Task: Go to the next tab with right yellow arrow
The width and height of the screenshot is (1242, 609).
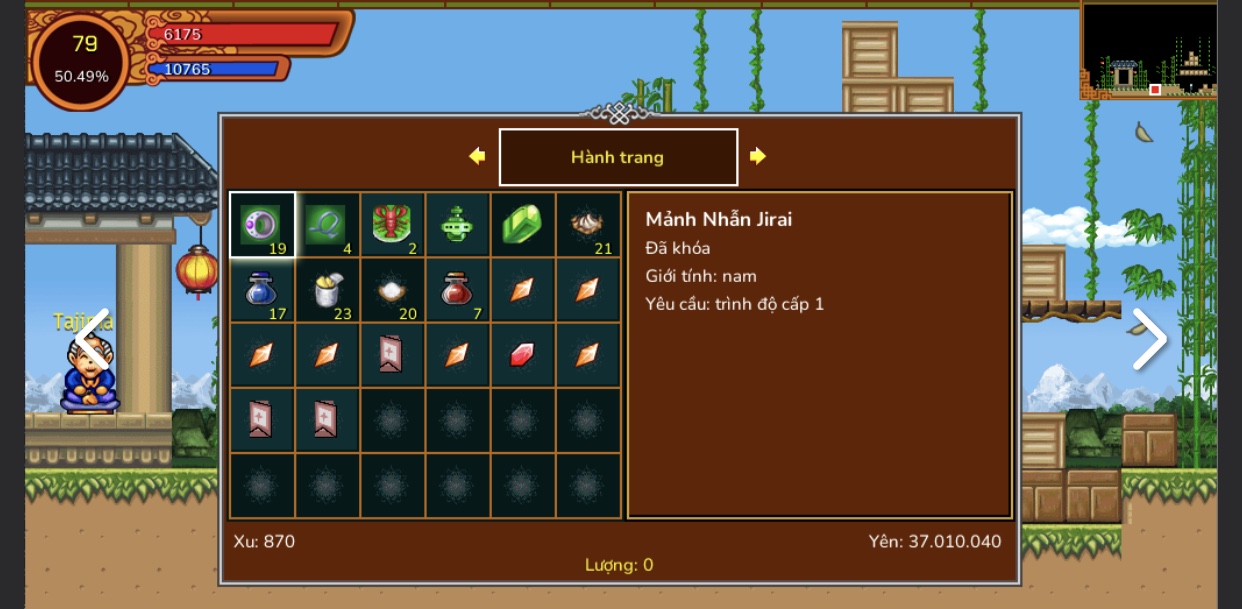Action: (x=758, y=156)
